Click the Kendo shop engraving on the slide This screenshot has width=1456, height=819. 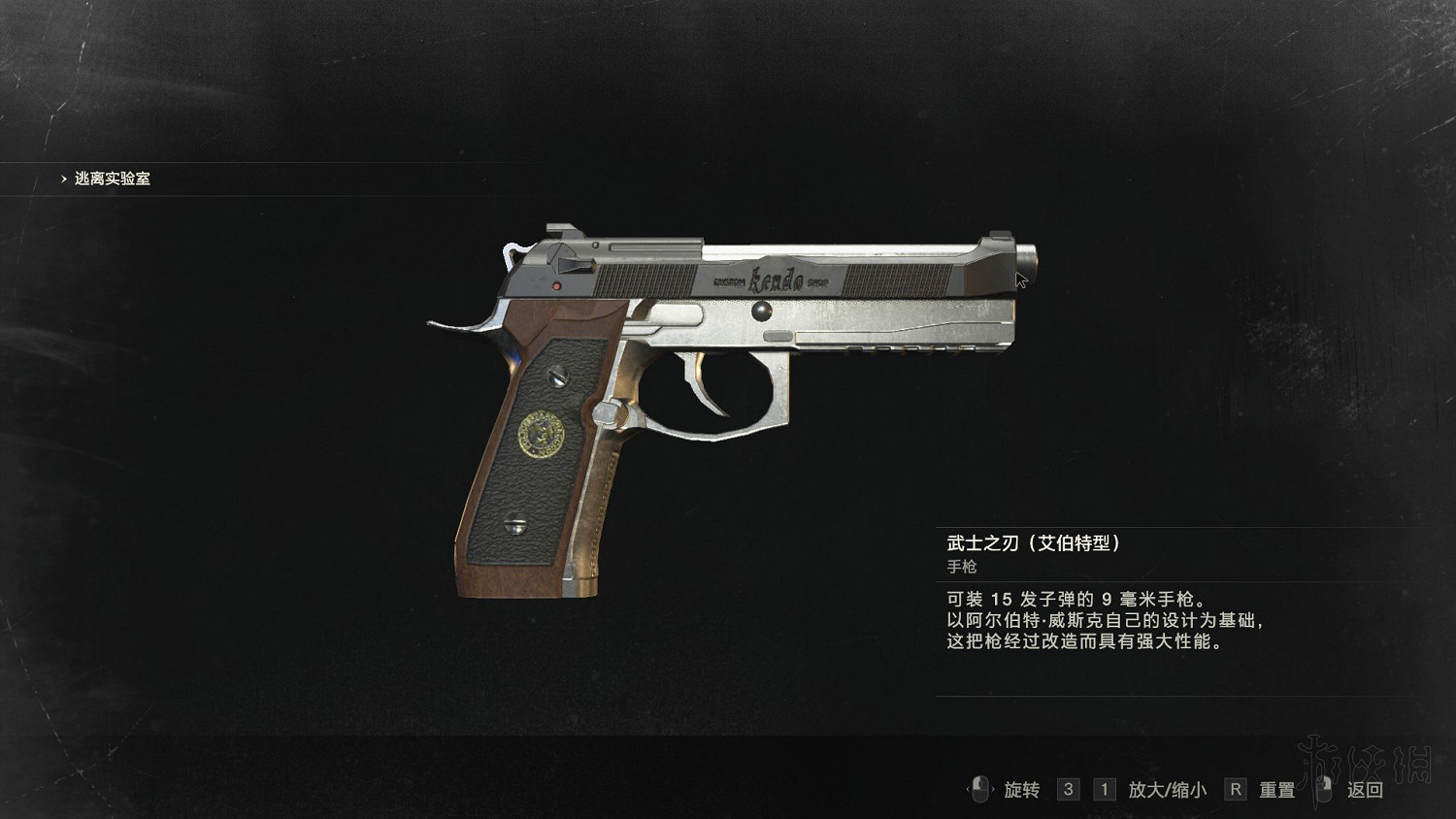(772, 278)
